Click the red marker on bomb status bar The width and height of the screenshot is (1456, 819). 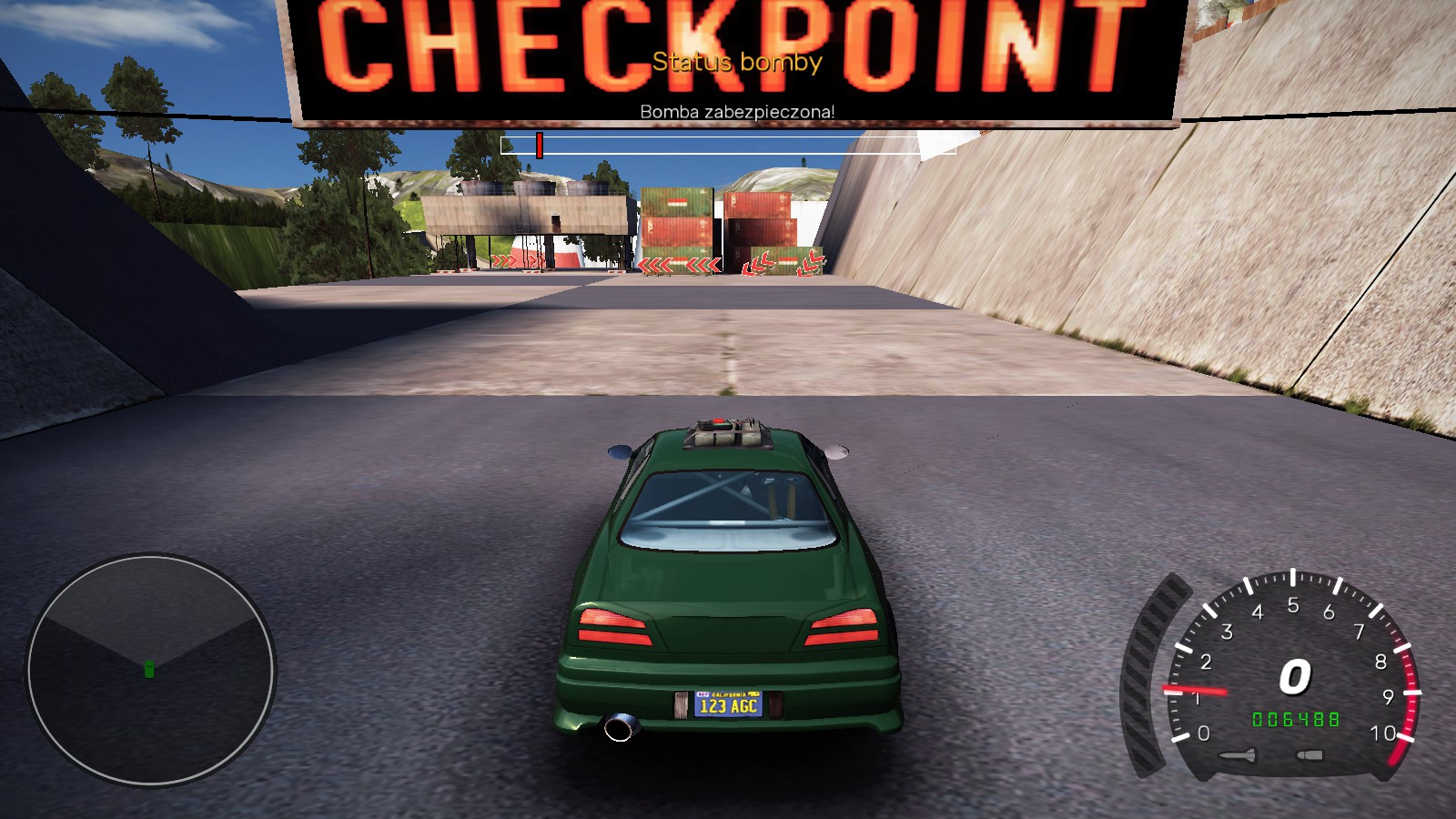point(540,146)
